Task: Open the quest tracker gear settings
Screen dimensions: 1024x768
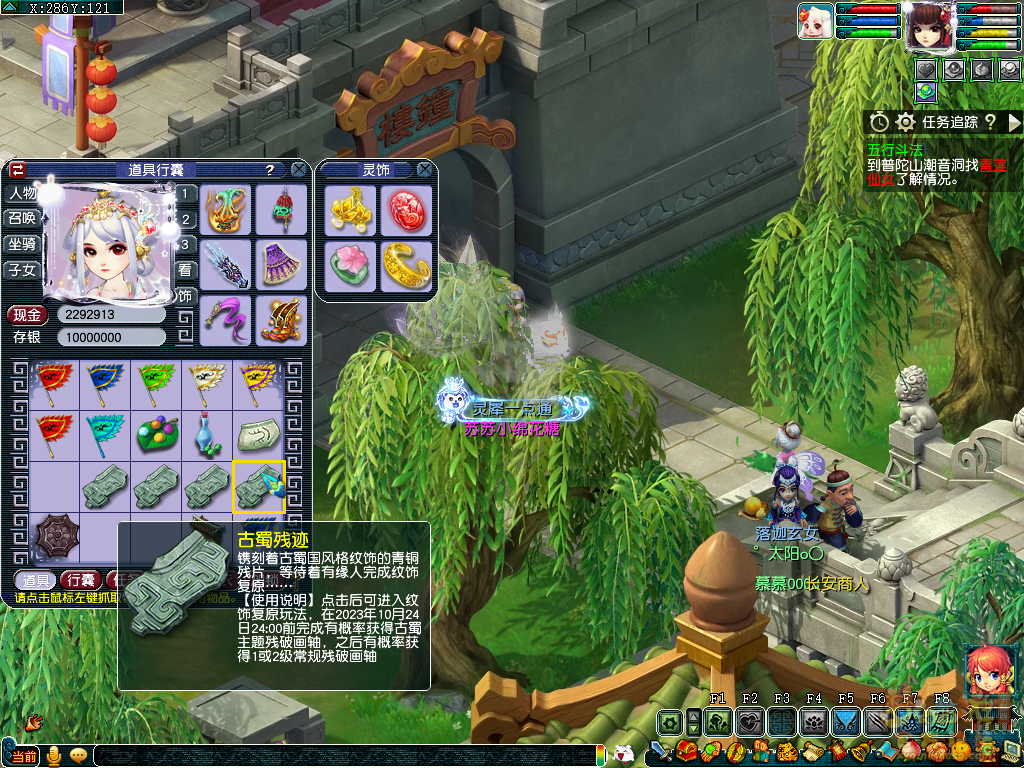Action: pyautogui.click(x=906, y=122)
